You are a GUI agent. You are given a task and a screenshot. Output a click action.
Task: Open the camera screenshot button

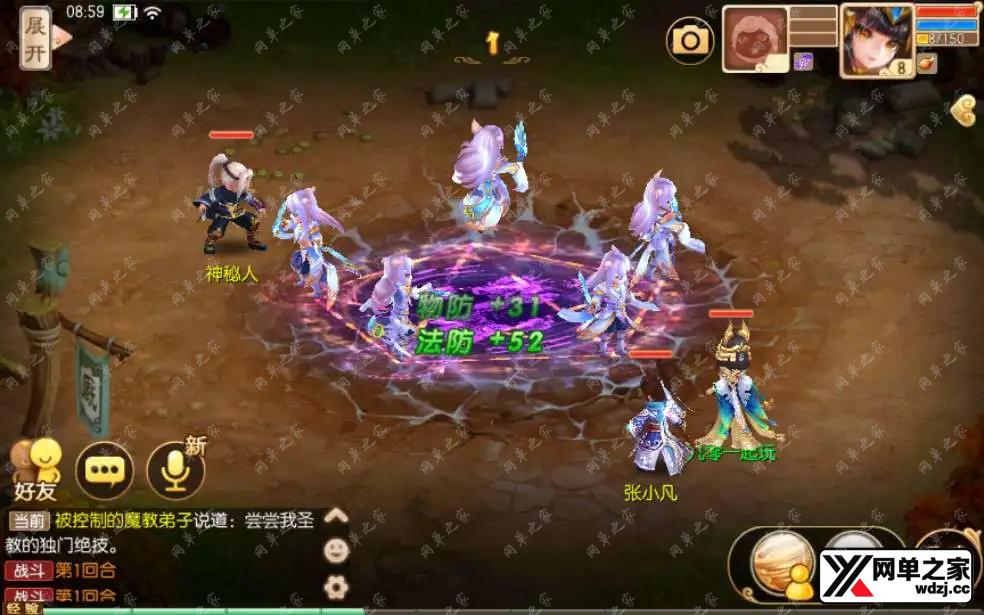pyautogui.click(x=690, y=40)
